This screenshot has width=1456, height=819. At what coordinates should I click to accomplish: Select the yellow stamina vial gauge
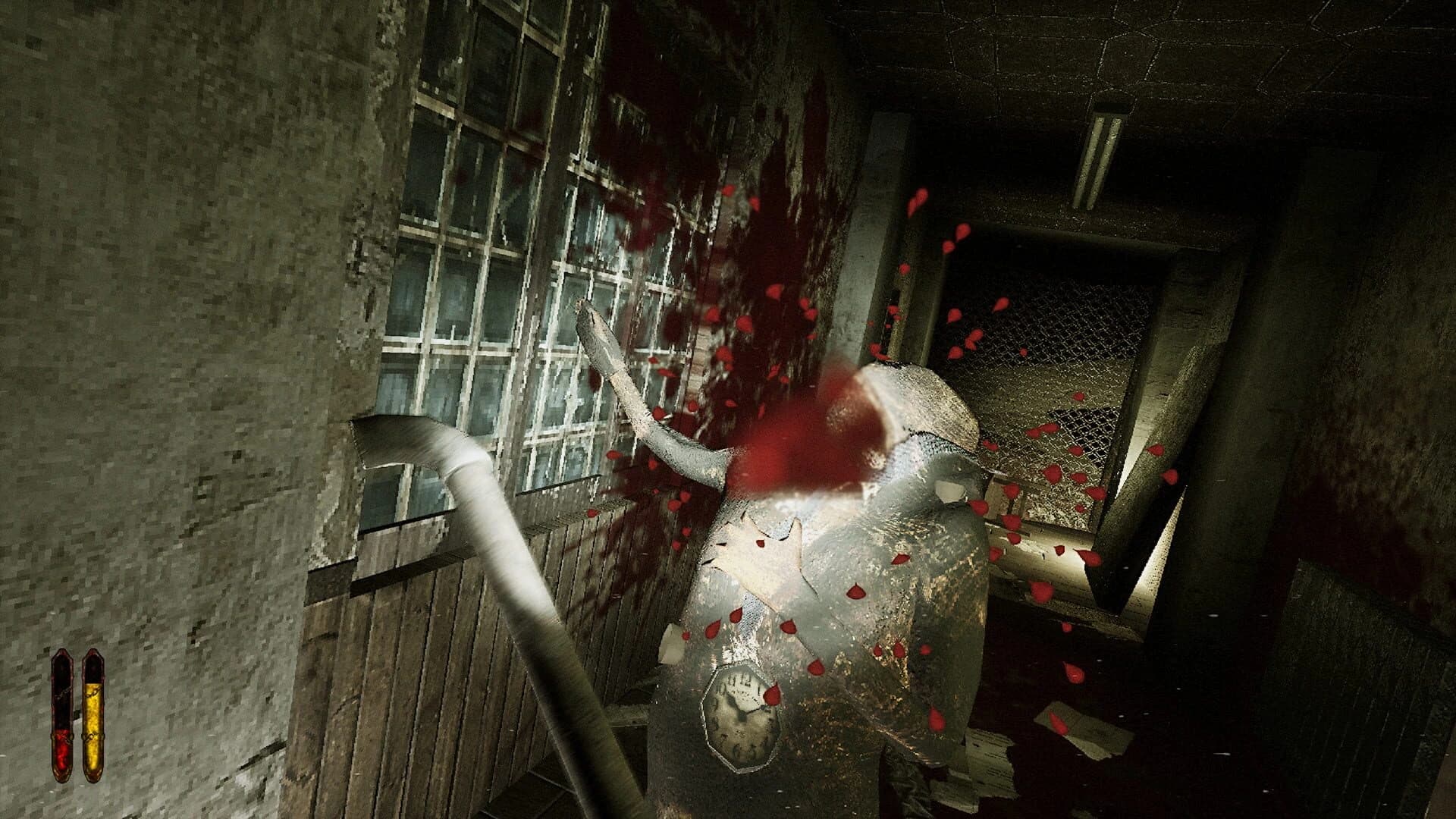(x=95, y=717)
